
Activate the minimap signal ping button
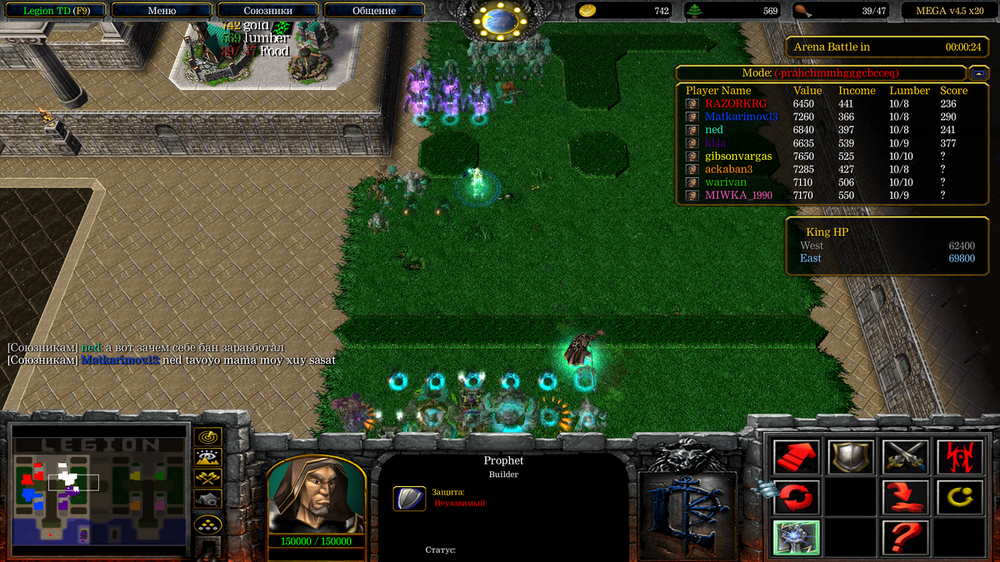click(208, 437)
